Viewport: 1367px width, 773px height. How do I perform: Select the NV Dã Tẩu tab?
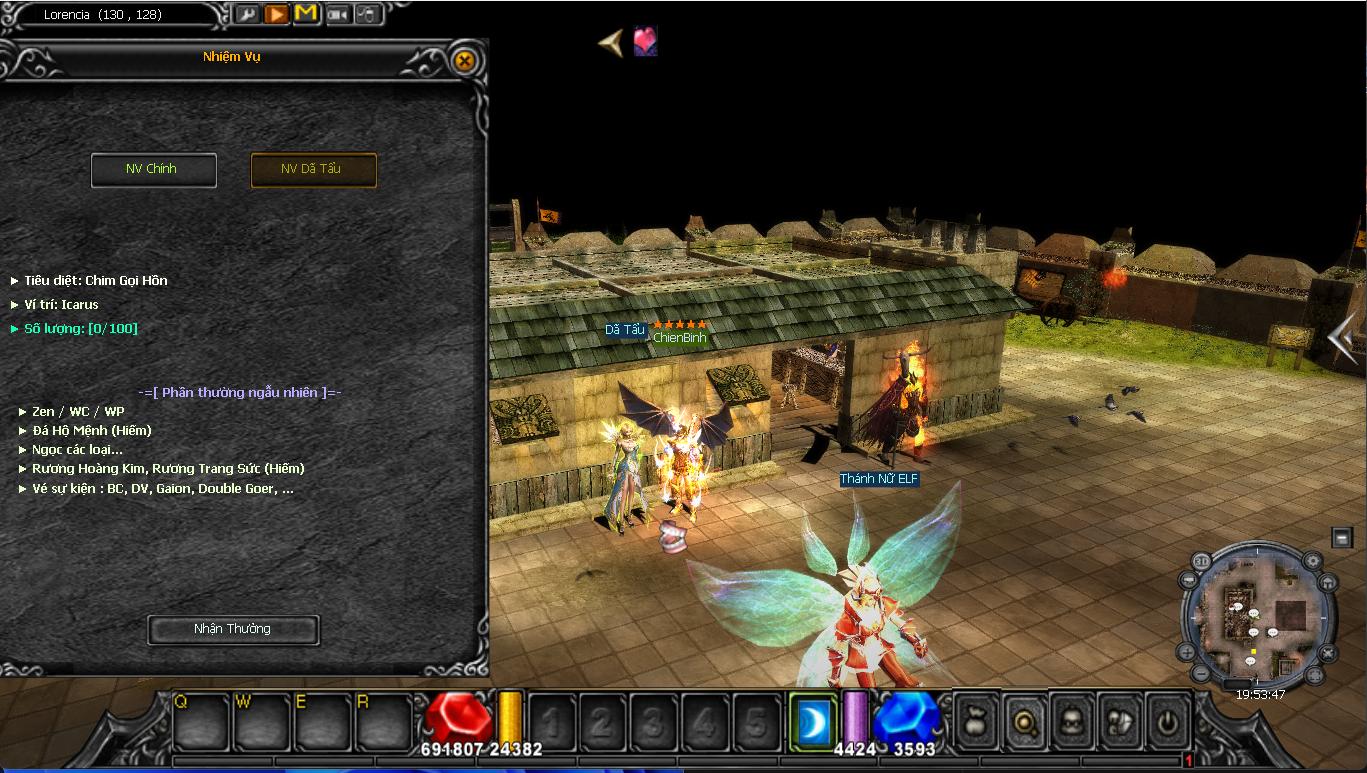[313, 169]
